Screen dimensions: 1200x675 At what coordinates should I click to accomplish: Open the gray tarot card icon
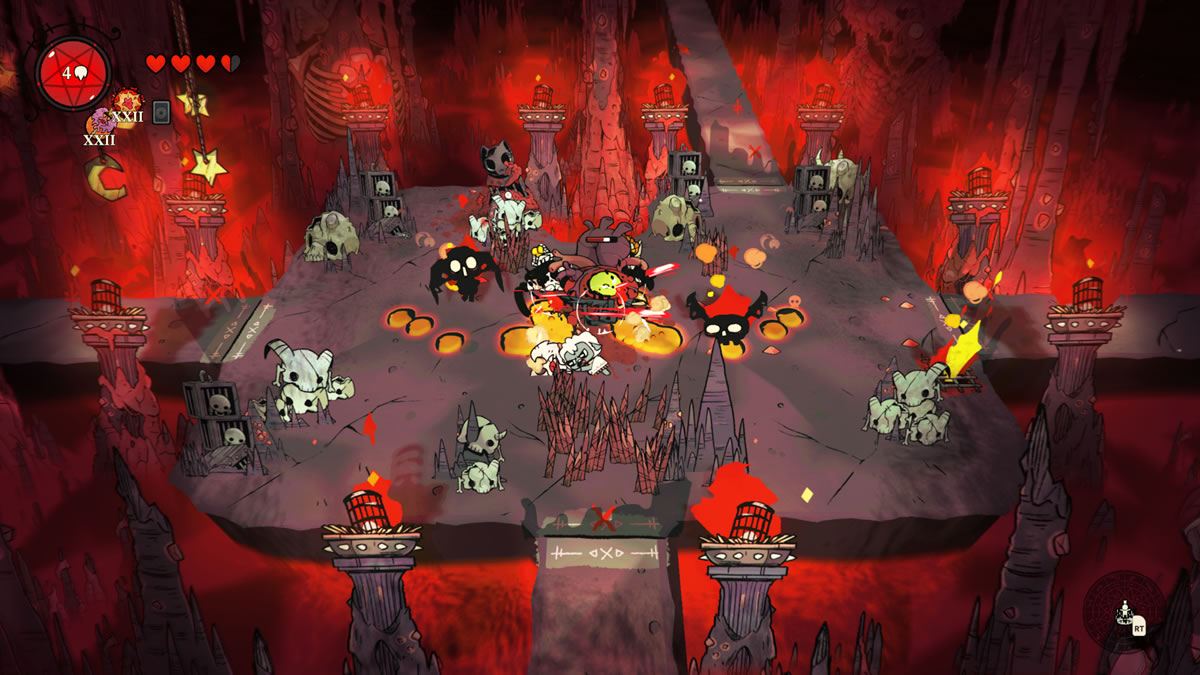click(161, 111)
